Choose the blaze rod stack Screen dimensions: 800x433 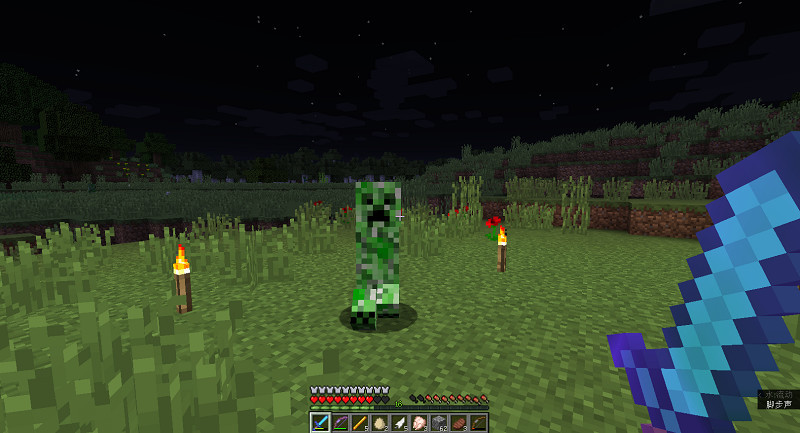pos(359,423)
